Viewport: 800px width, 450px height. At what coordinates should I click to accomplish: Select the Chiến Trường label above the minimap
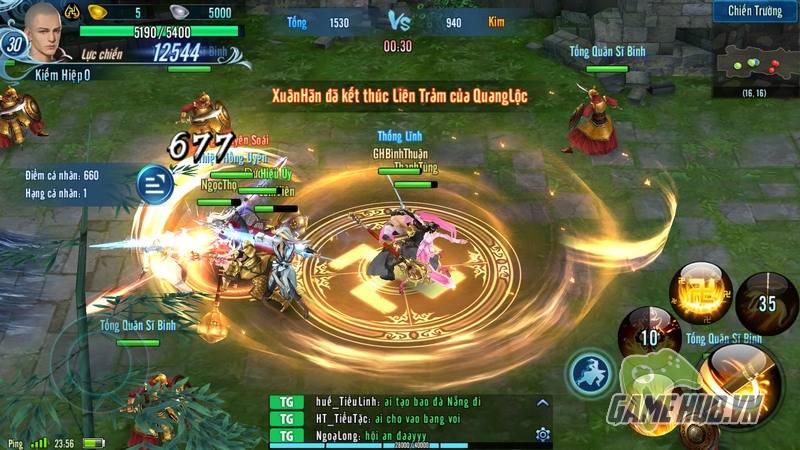tap(755, 11)
